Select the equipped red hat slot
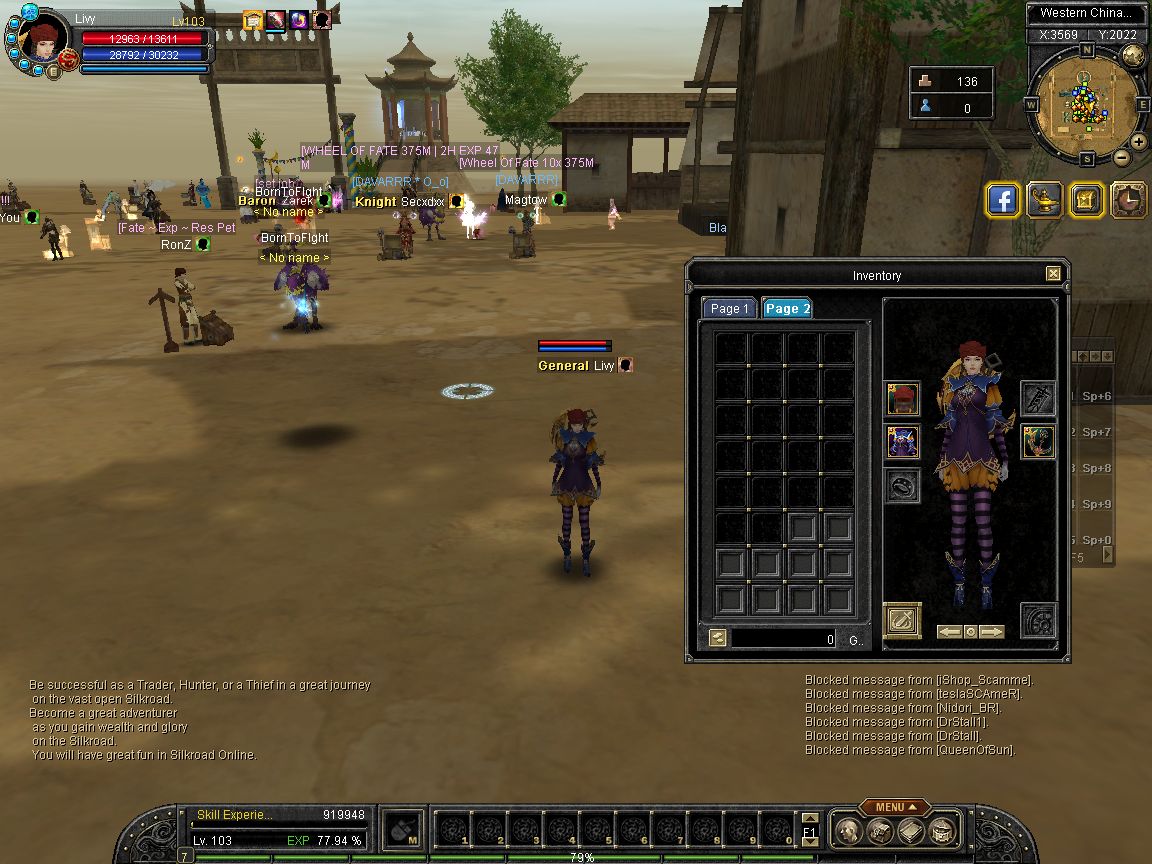The height and width of the screenshot is (864, 1152). coord(903,399)
